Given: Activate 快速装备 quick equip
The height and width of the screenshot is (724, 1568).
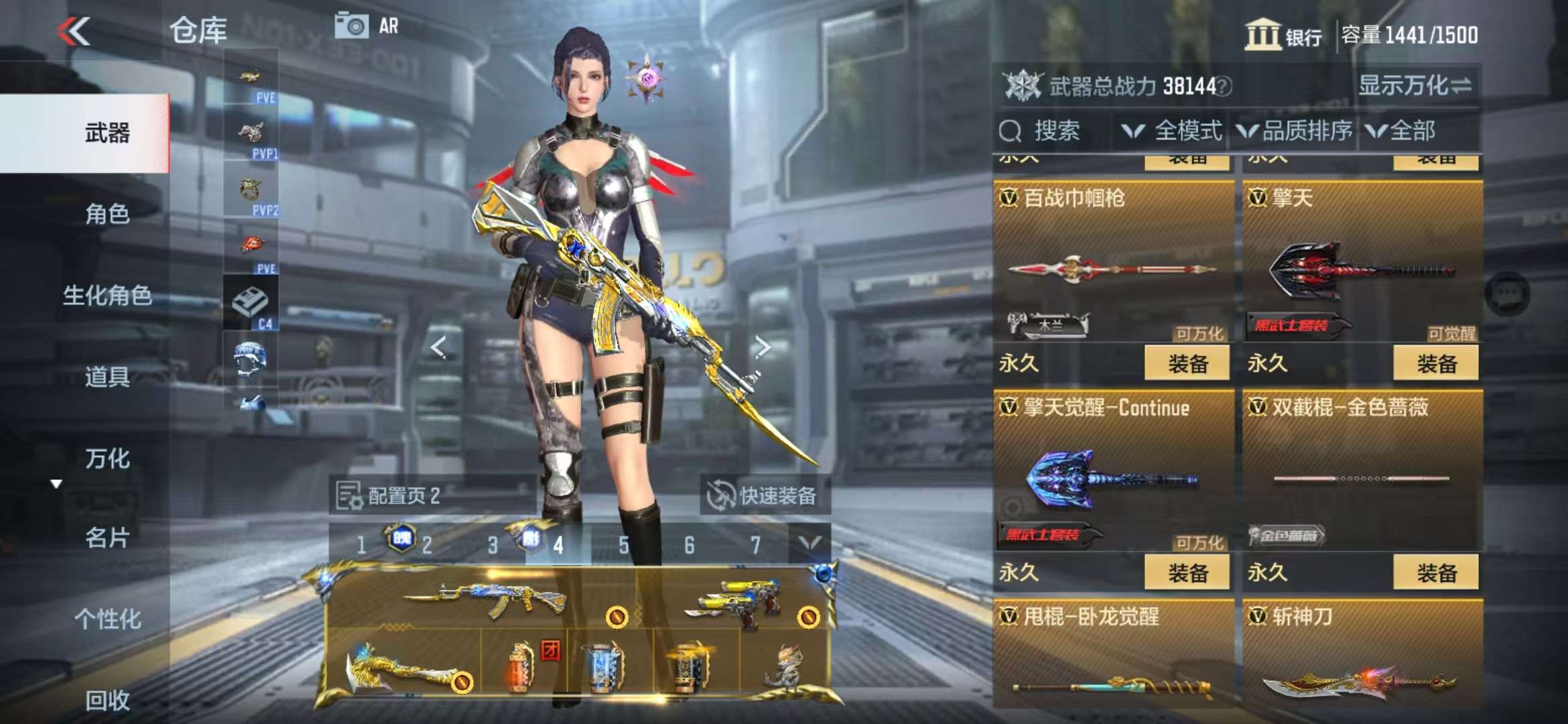Looking at the screenshot, I should coord(764,496).
